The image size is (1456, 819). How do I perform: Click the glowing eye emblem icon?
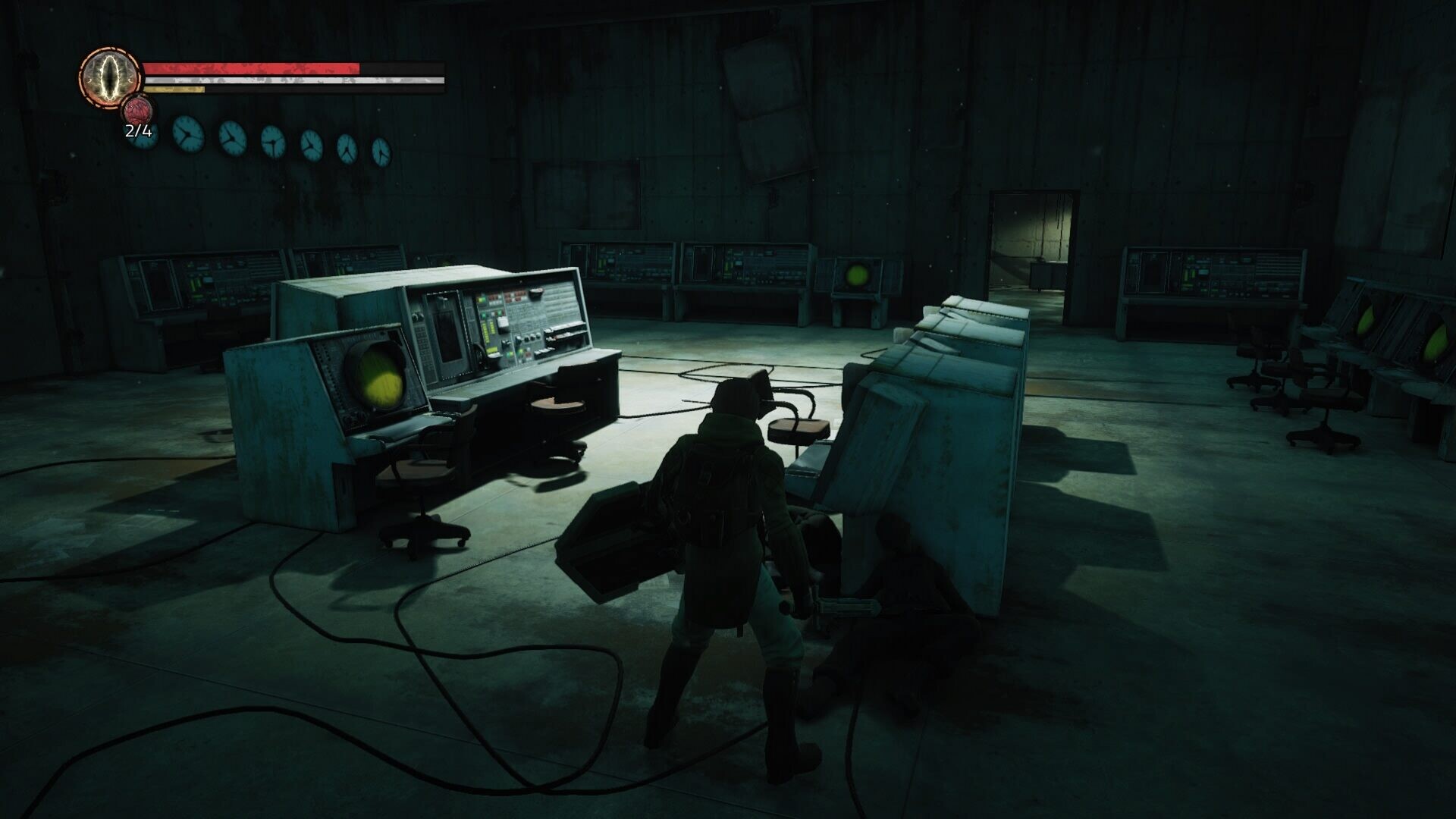[111, 75]
